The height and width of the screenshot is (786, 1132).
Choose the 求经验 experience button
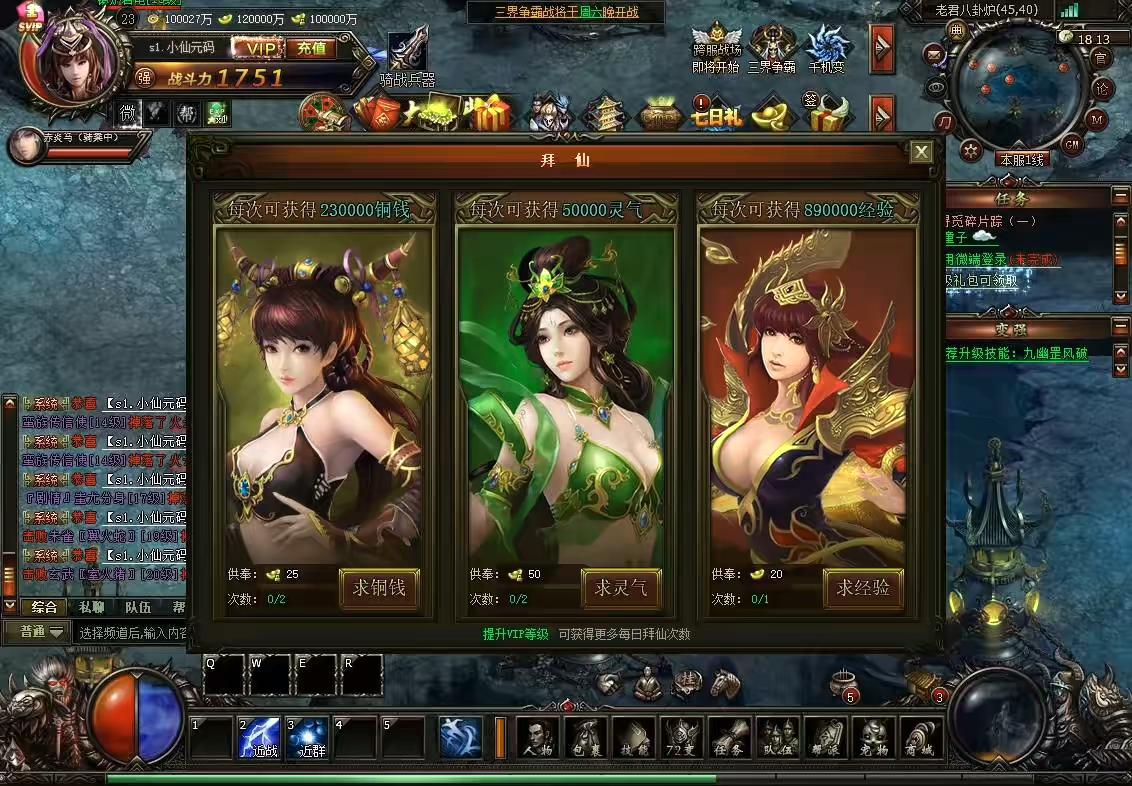point(863,588)
